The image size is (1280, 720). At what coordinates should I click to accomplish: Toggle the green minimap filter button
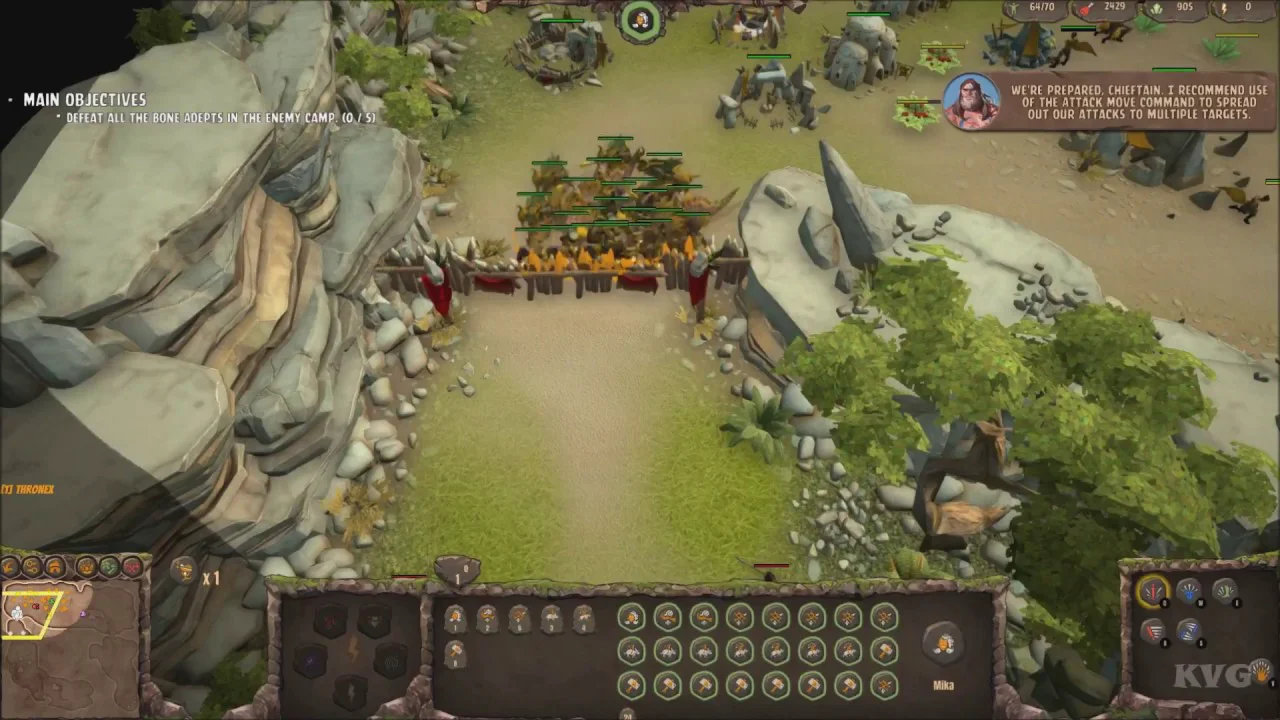coord(109,567)
